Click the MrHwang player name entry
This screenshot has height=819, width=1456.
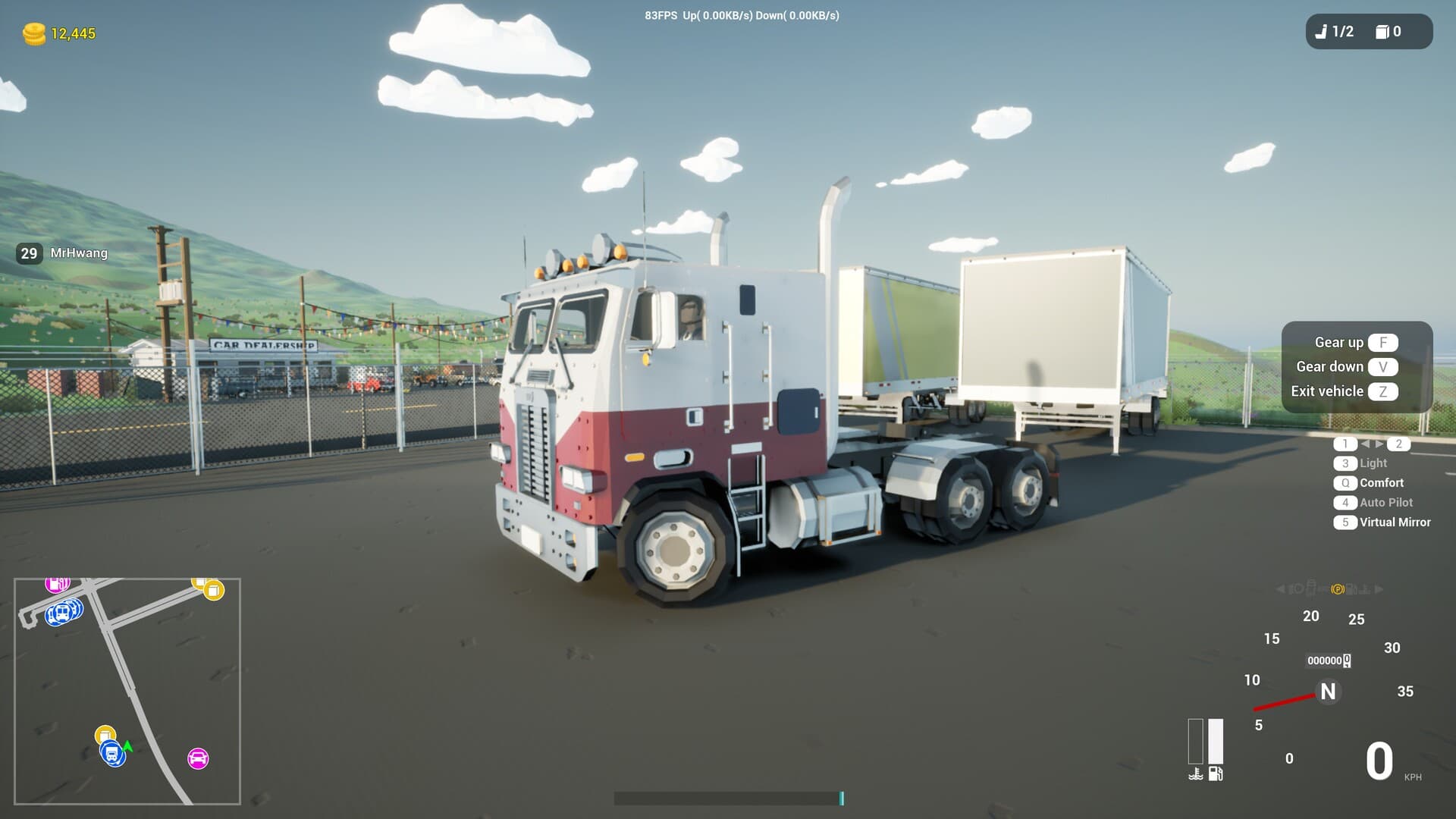[77, 253]
